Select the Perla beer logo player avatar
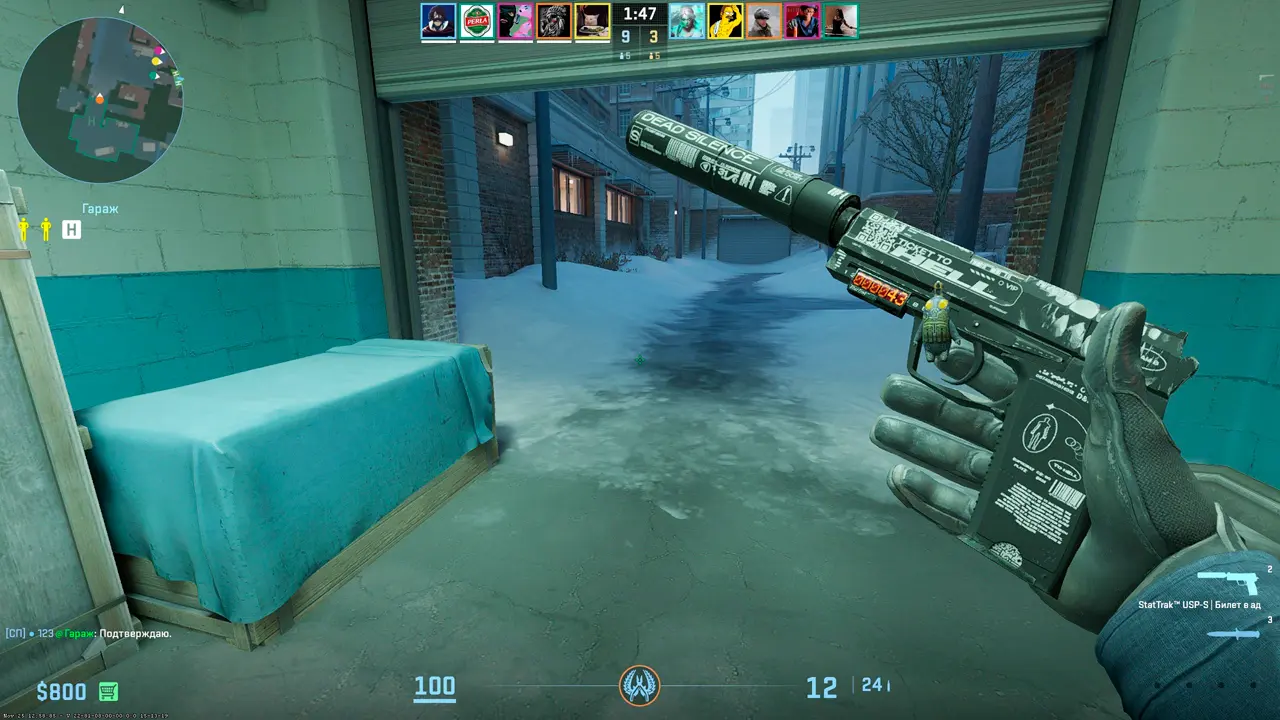The height and width of the screenshot is (720, 1280). click(477, 21)
